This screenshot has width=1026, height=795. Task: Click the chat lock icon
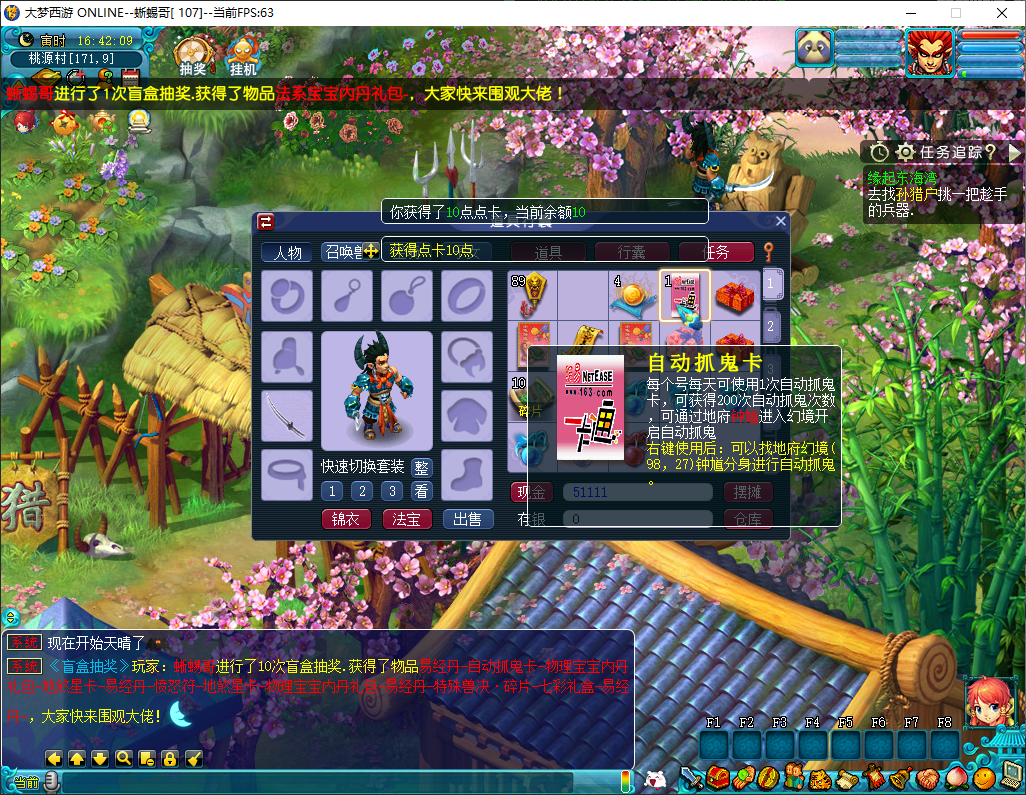170,758
